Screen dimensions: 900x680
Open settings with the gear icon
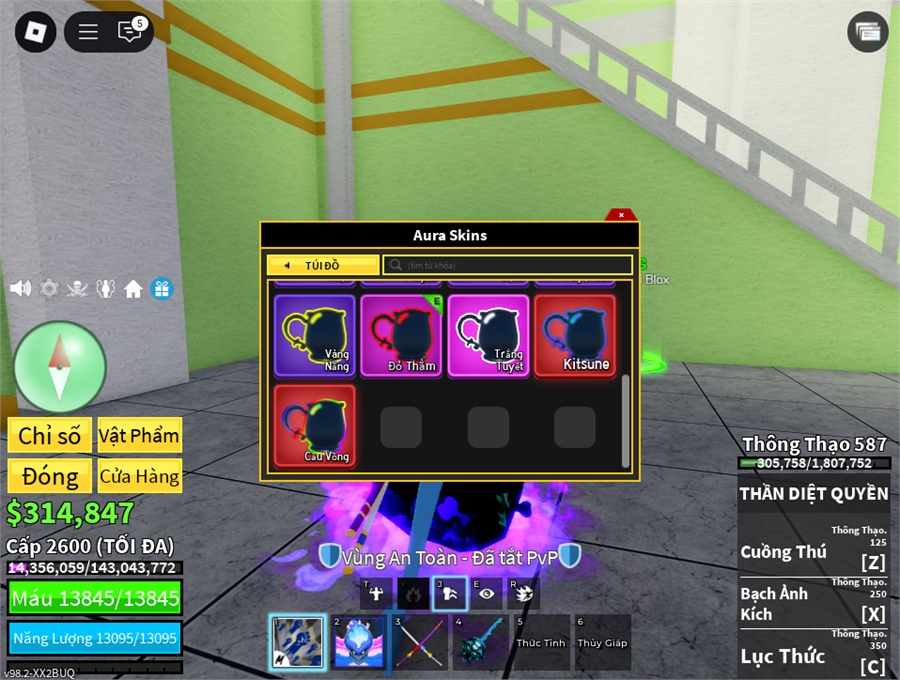tap(49, 289)
